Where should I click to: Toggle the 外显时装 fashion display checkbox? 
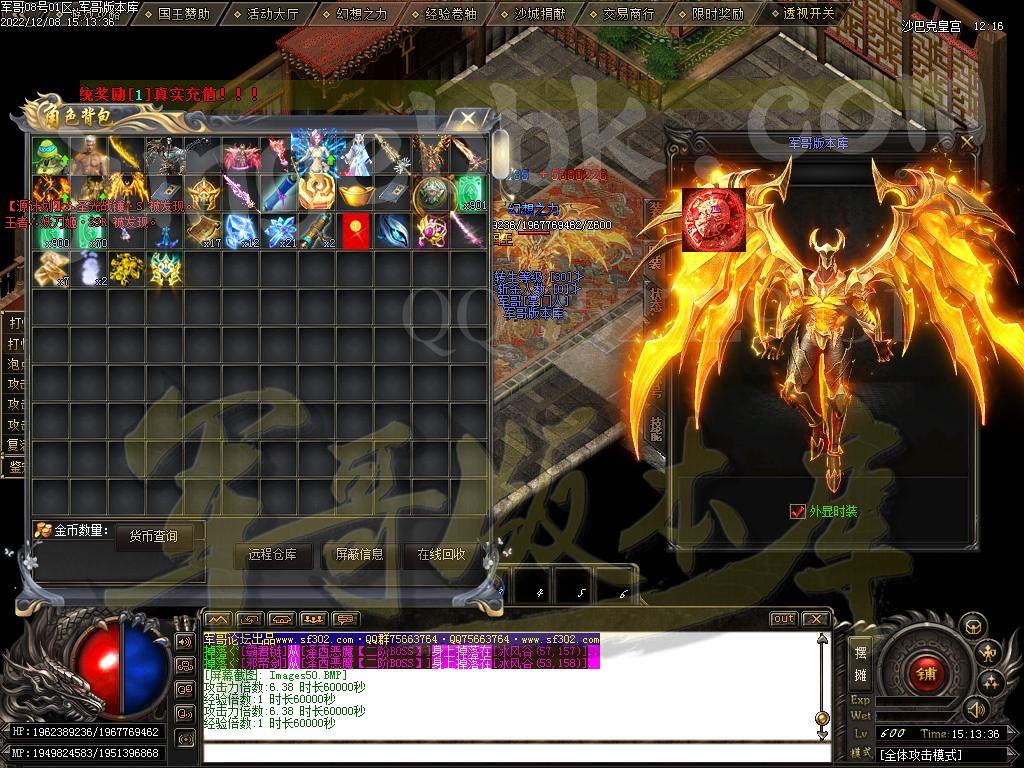click(797, 511)
